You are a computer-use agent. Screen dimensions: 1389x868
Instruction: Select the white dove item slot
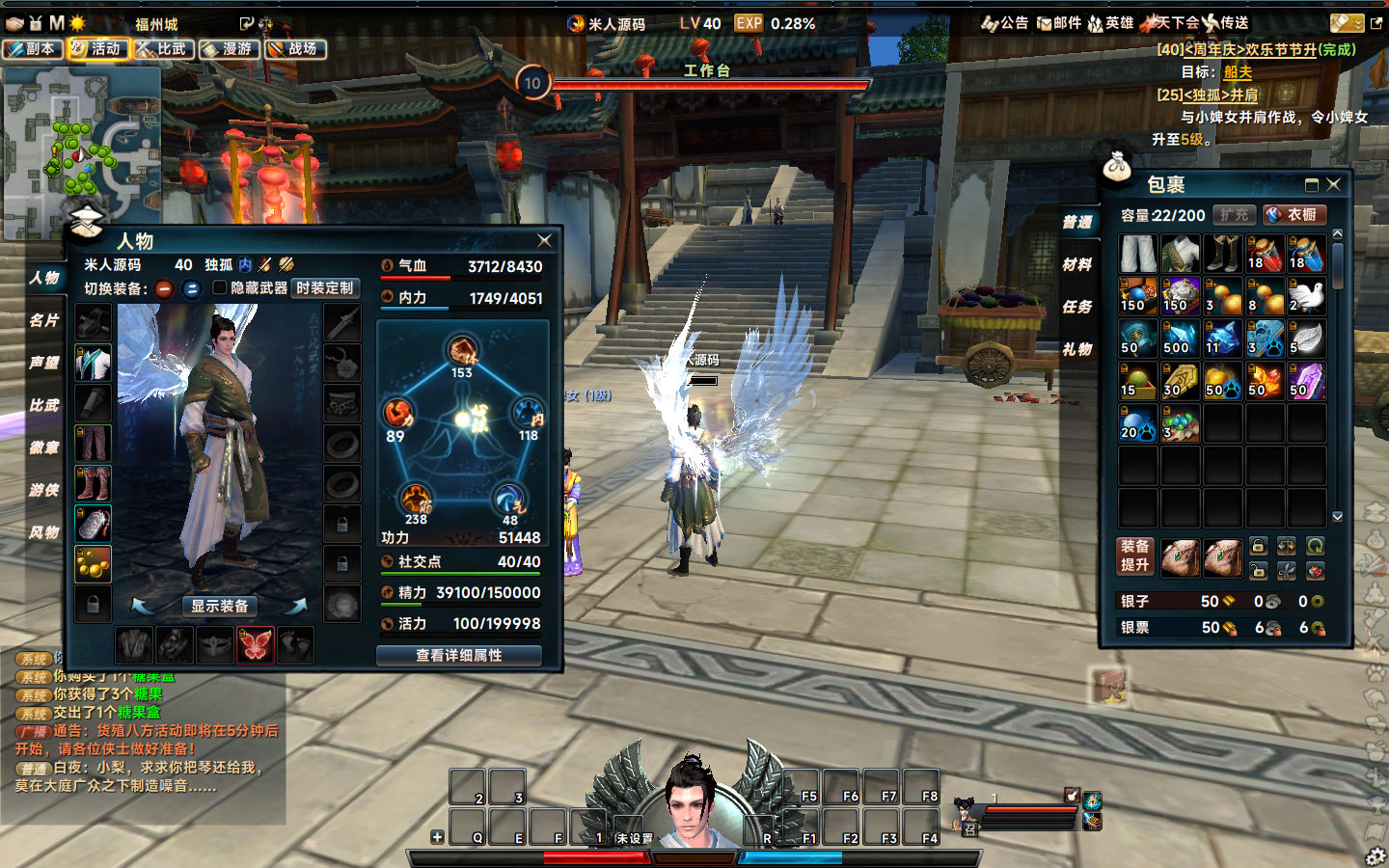(x=1307, y=297)
